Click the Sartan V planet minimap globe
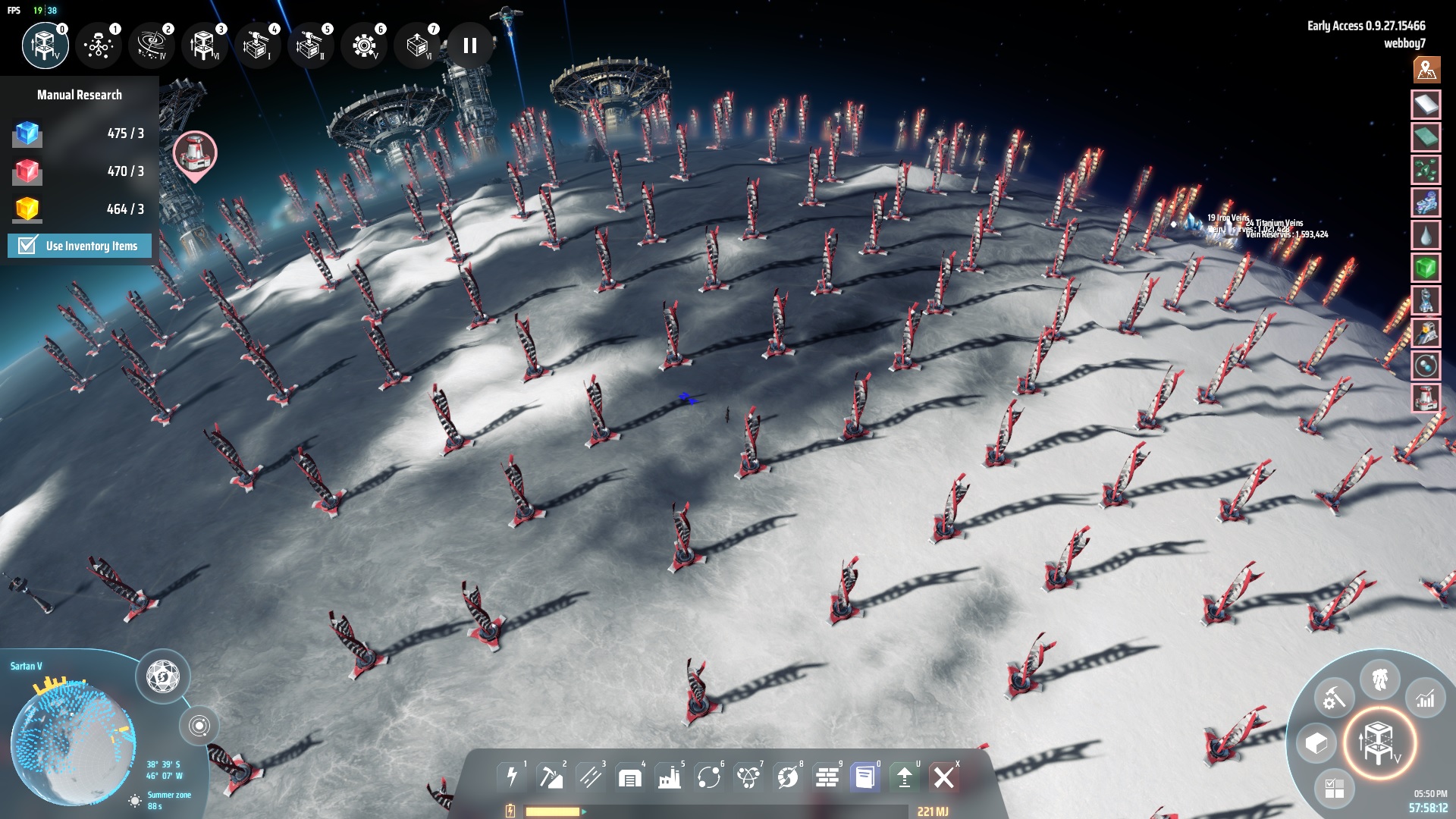 pos(74,739)
